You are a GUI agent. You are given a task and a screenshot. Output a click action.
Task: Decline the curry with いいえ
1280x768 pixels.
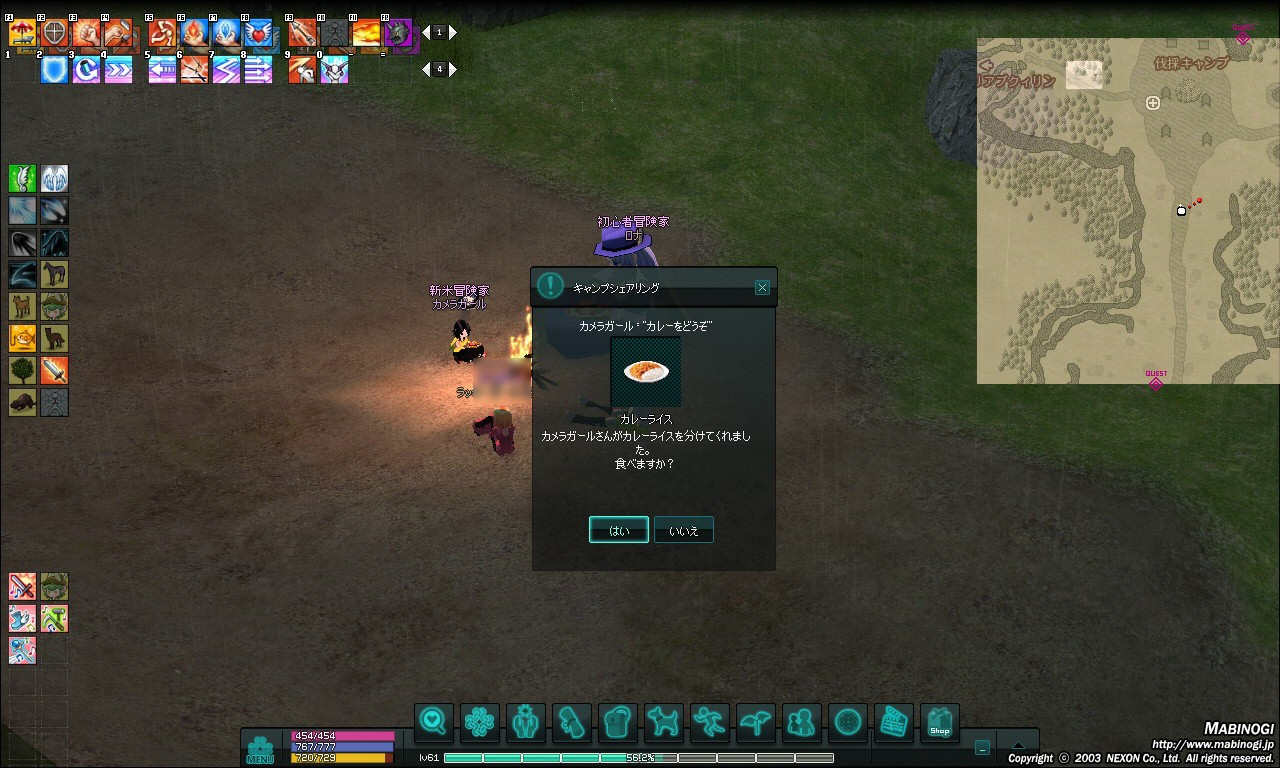[684, 530]
